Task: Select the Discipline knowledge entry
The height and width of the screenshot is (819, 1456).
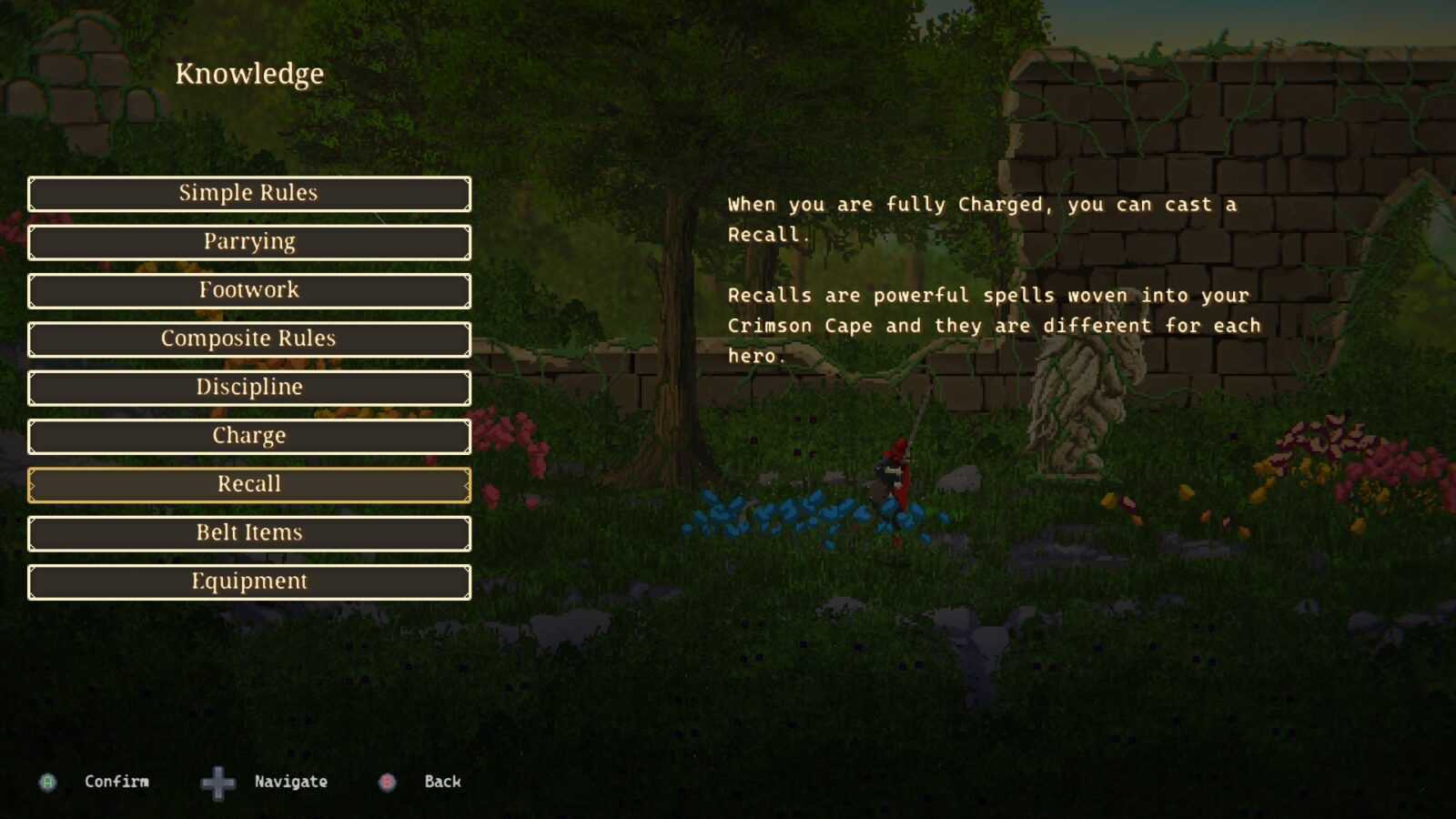Action: [248, 388]
